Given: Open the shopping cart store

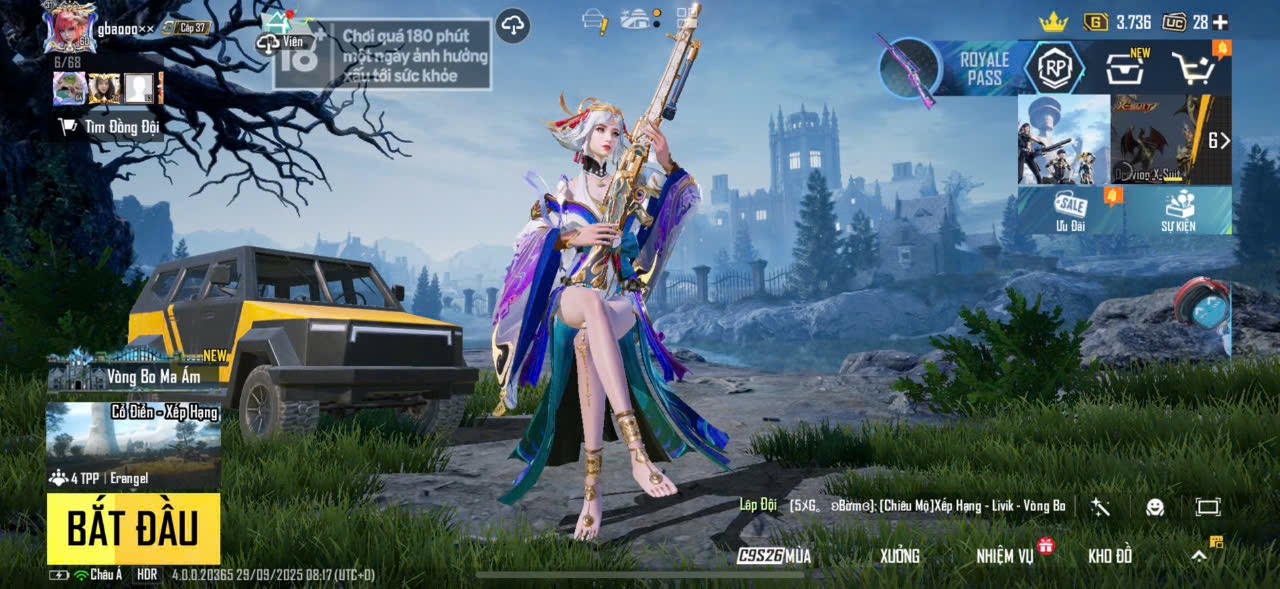Looking at the screenshot, I should tap(1194, 68).
